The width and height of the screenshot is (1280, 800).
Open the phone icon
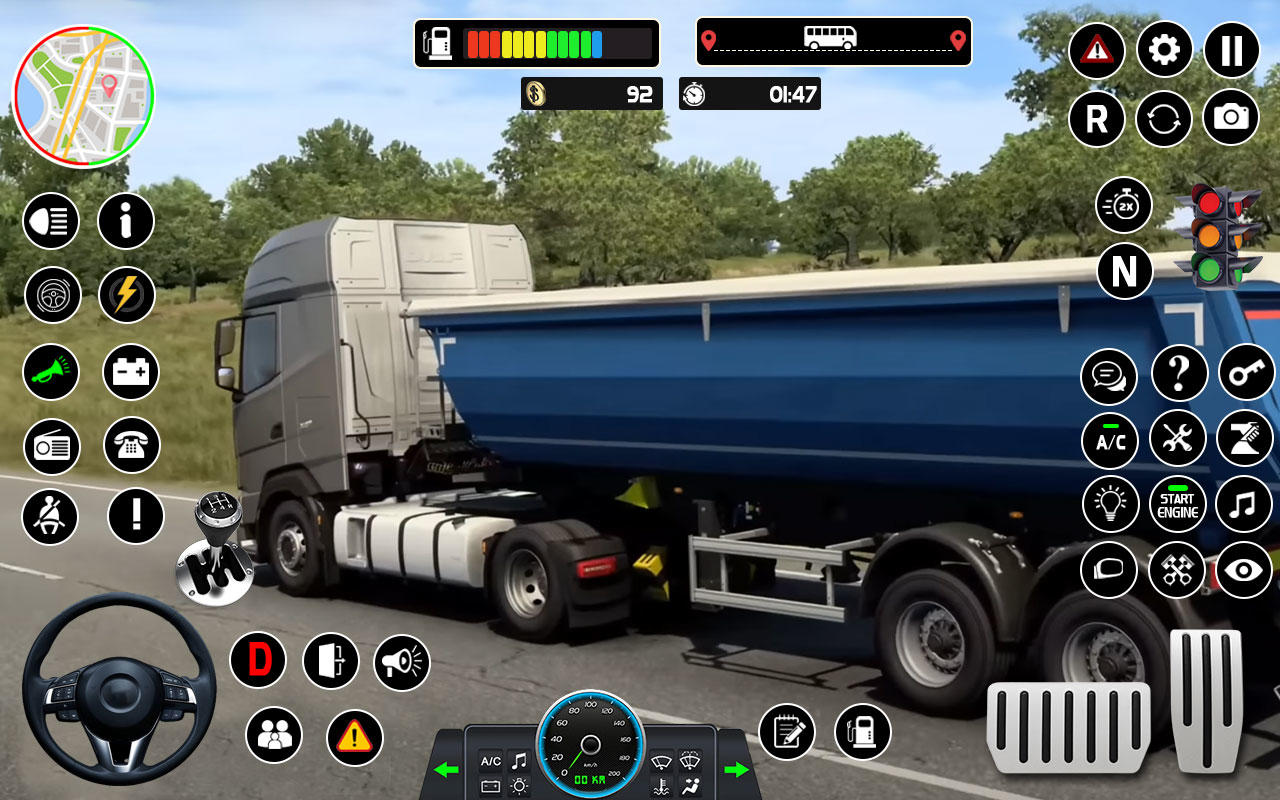130,447
